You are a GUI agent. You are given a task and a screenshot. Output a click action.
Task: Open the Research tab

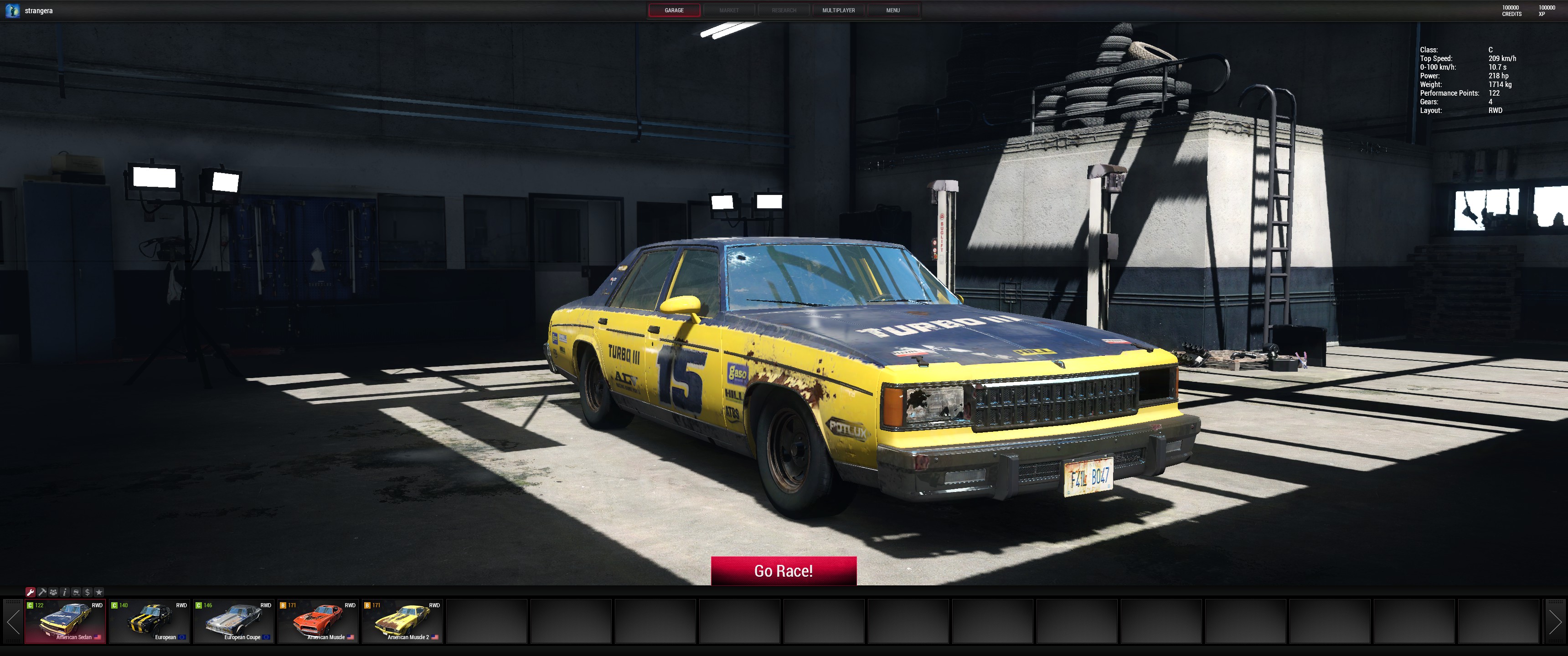[784, 10]
